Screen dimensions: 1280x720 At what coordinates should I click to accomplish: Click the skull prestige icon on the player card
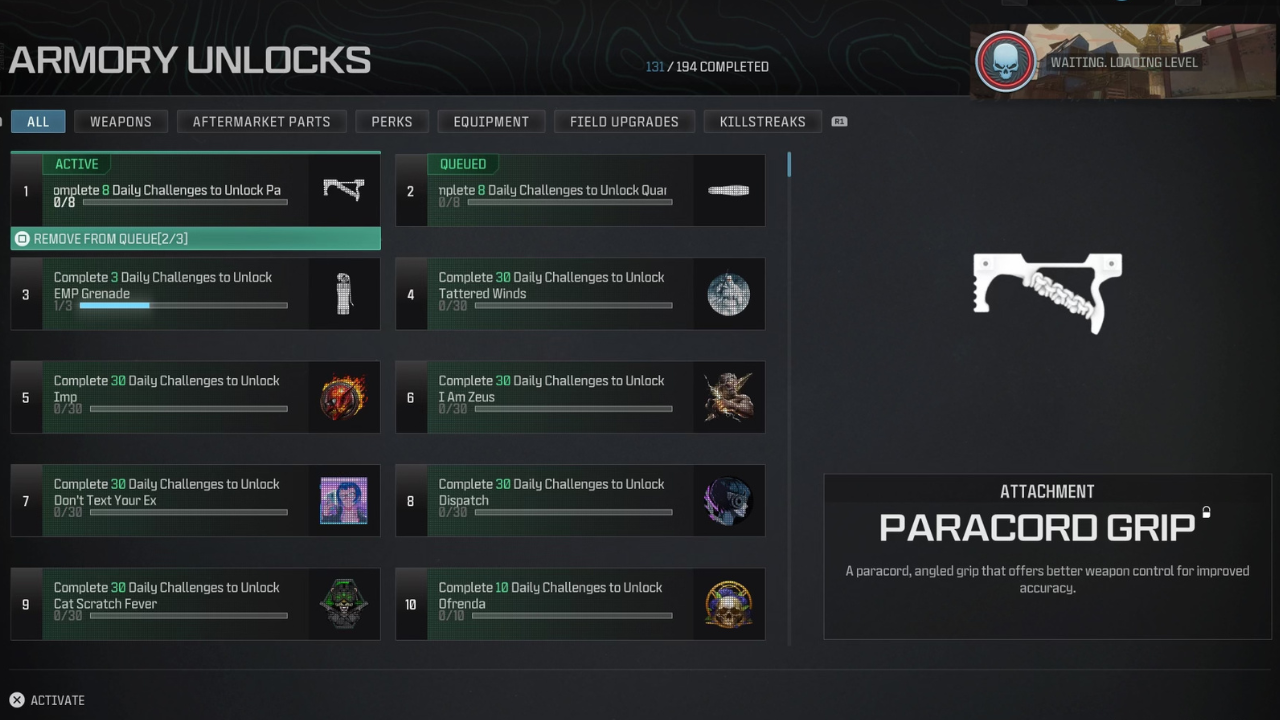click(x=1005, y=60)
